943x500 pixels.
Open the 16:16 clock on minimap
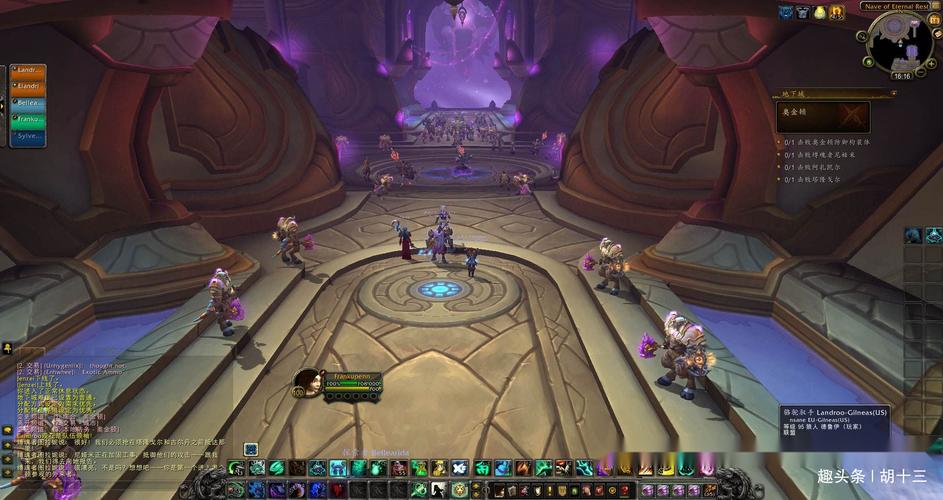(902, 76)
